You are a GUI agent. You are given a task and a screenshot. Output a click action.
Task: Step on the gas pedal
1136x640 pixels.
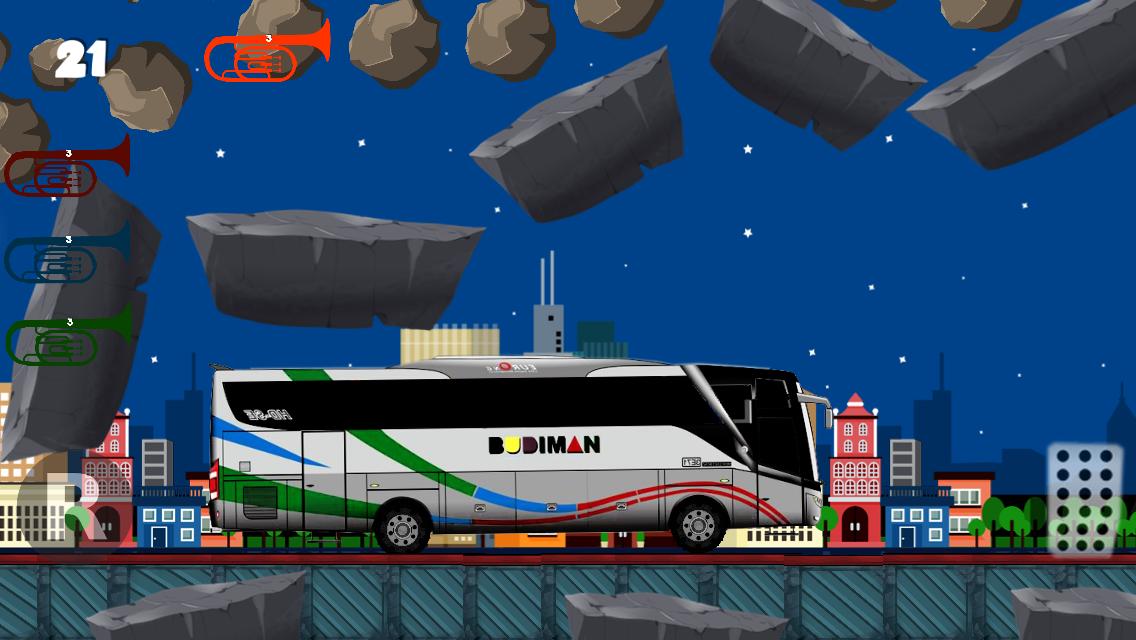(x=1084, y=497)
